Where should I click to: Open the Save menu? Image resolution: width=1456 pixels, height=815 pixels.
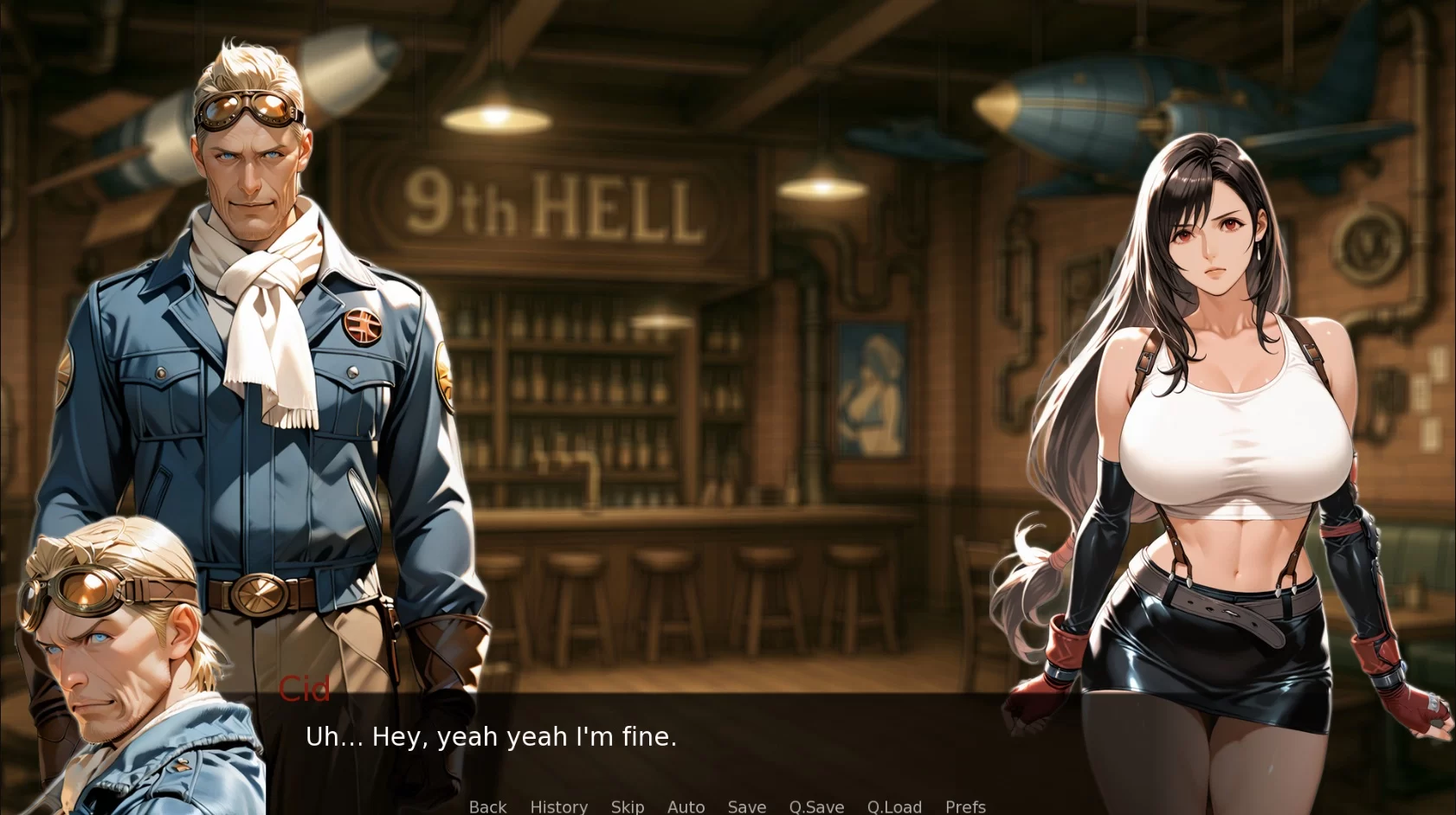[x=746, y=806]
